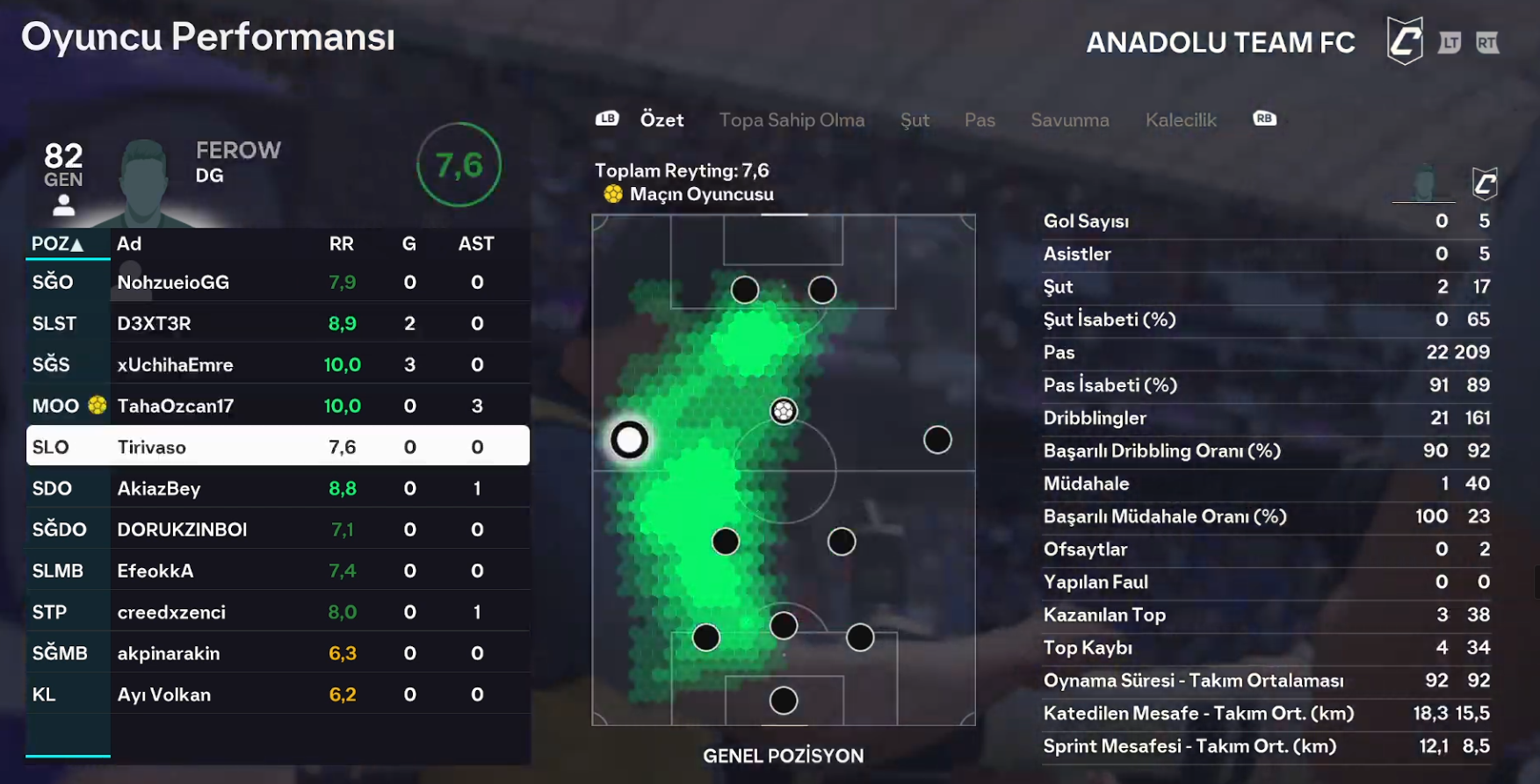Screen dimensions: 1540x784
Task: Select the highlighted Tirivaso row
Action: pyautogui.click(x=278, y=447)
